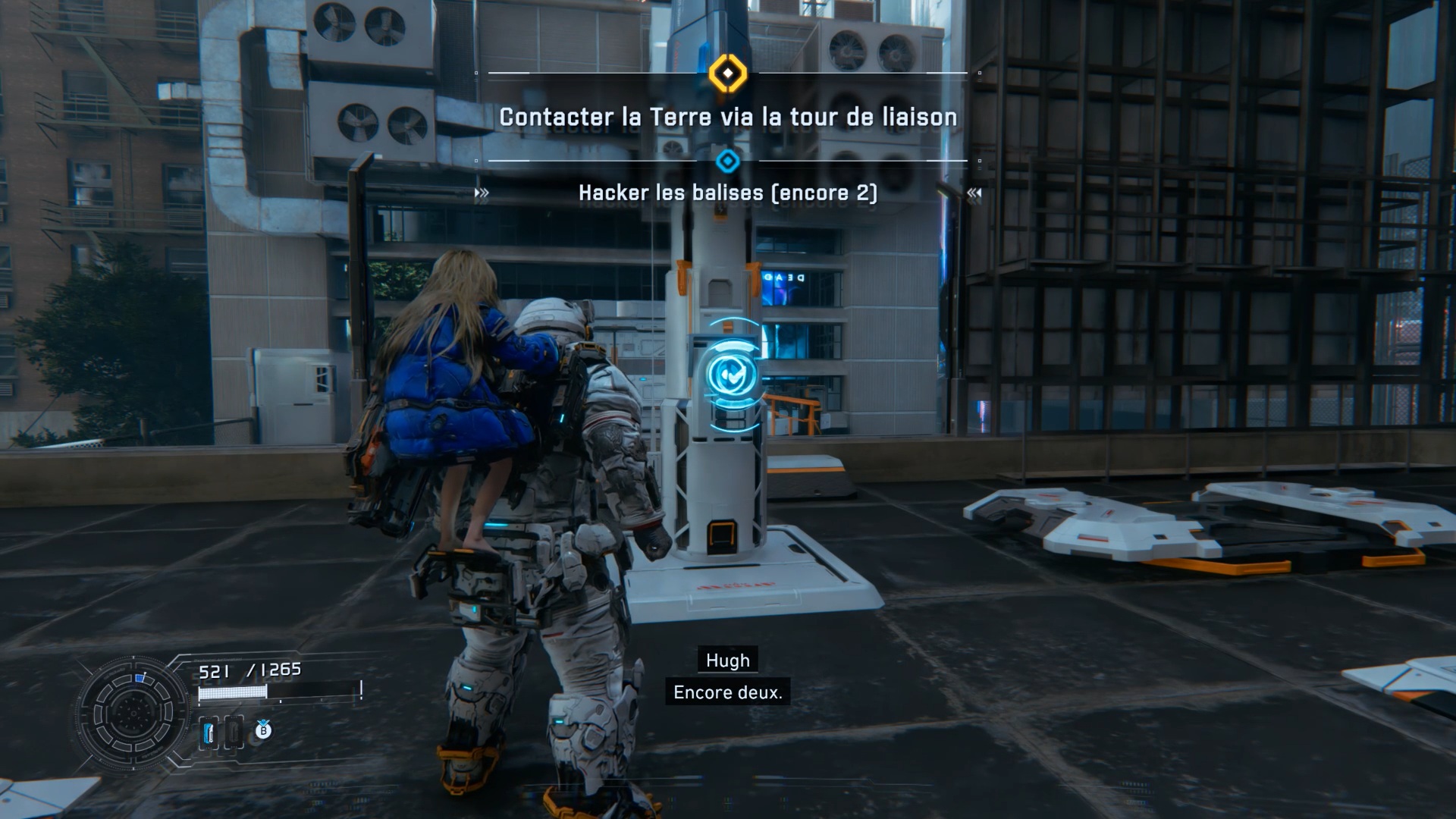Activate the glowing blue beacon hack marker
The image size is (1456, 819).
[x=730, y=374]
